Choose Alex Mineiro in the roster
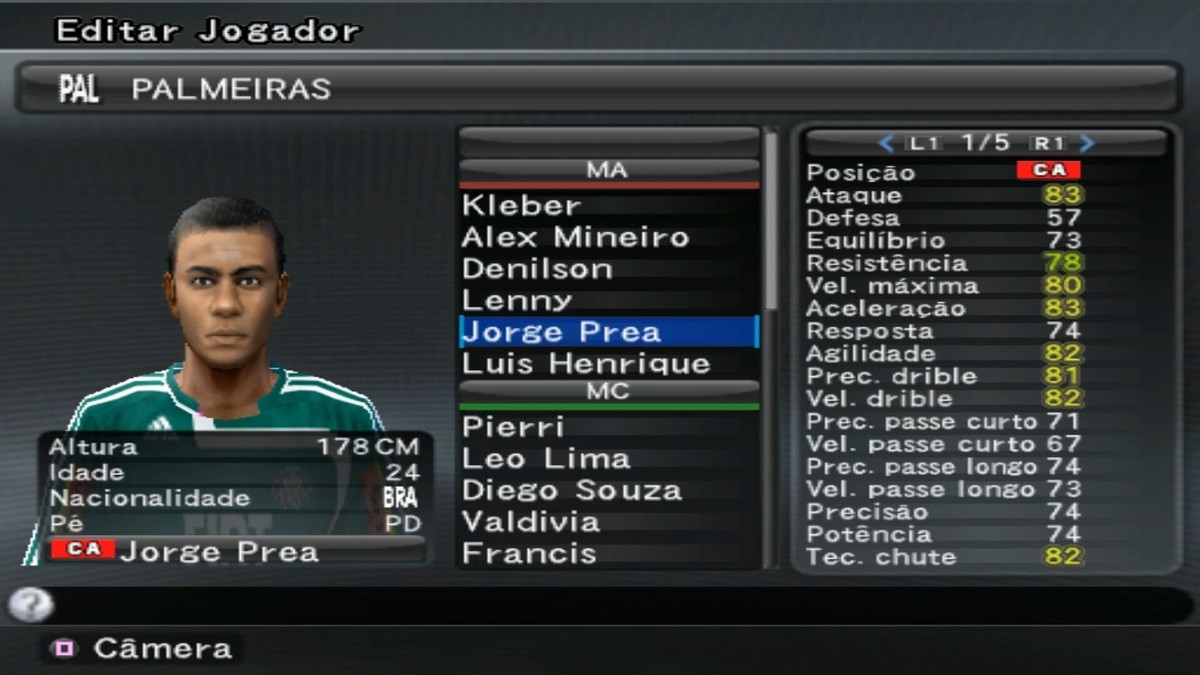Viewport: 1200px width, 675px height. point(575,238)
